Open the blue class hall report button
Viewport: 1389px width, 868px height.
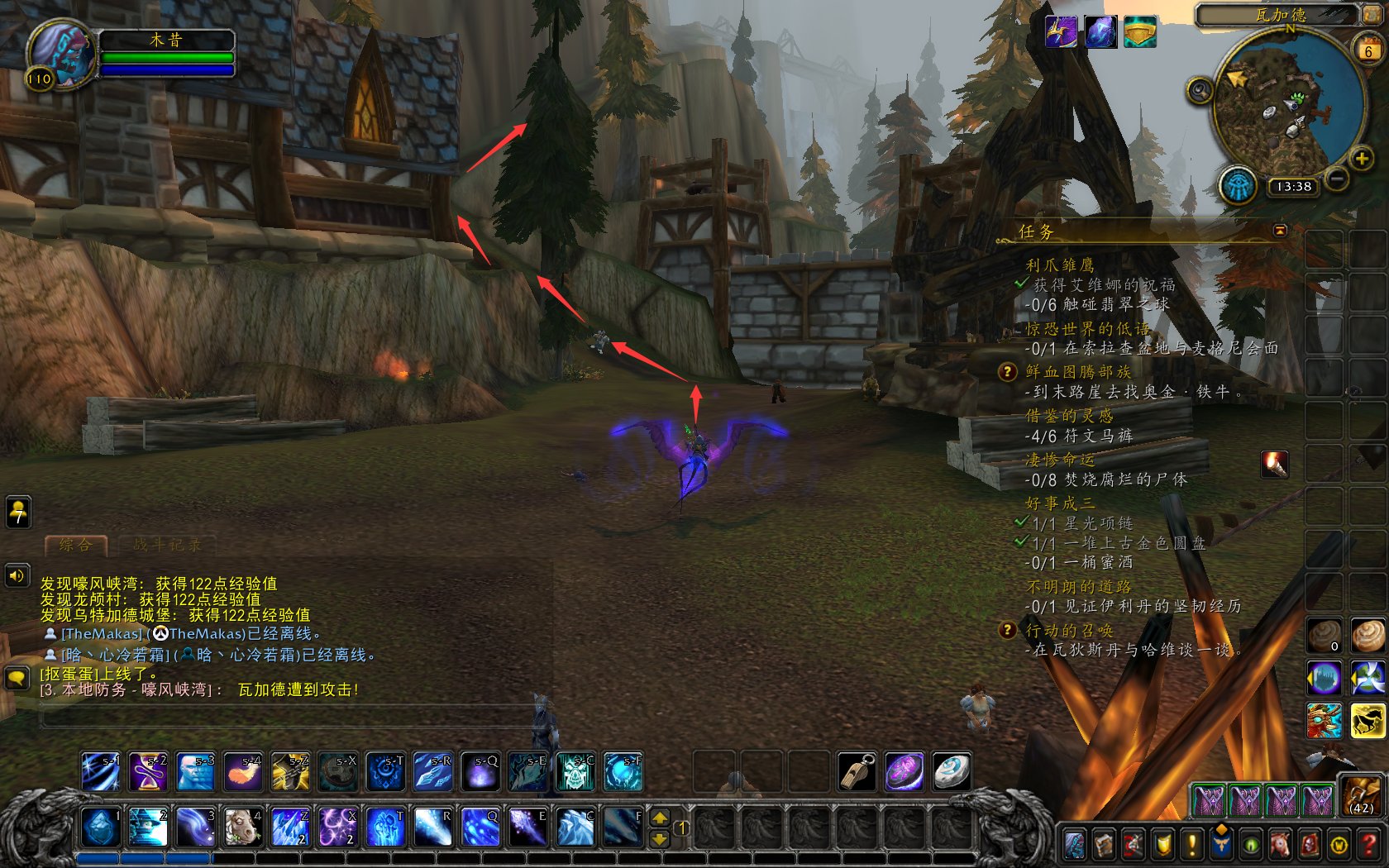click(1238, 185)
